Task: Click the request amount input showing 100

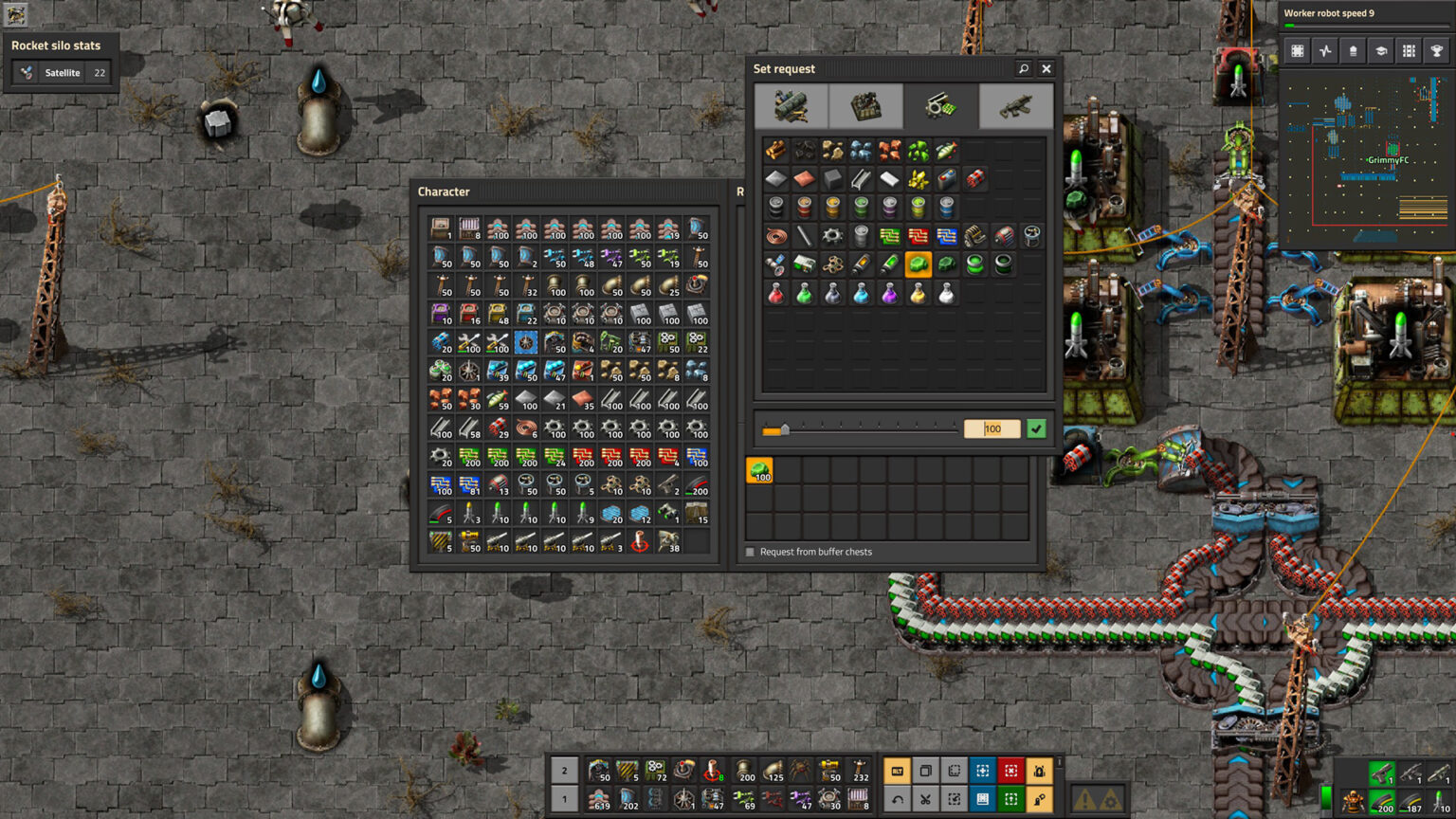Action: [x=992, y=428]
